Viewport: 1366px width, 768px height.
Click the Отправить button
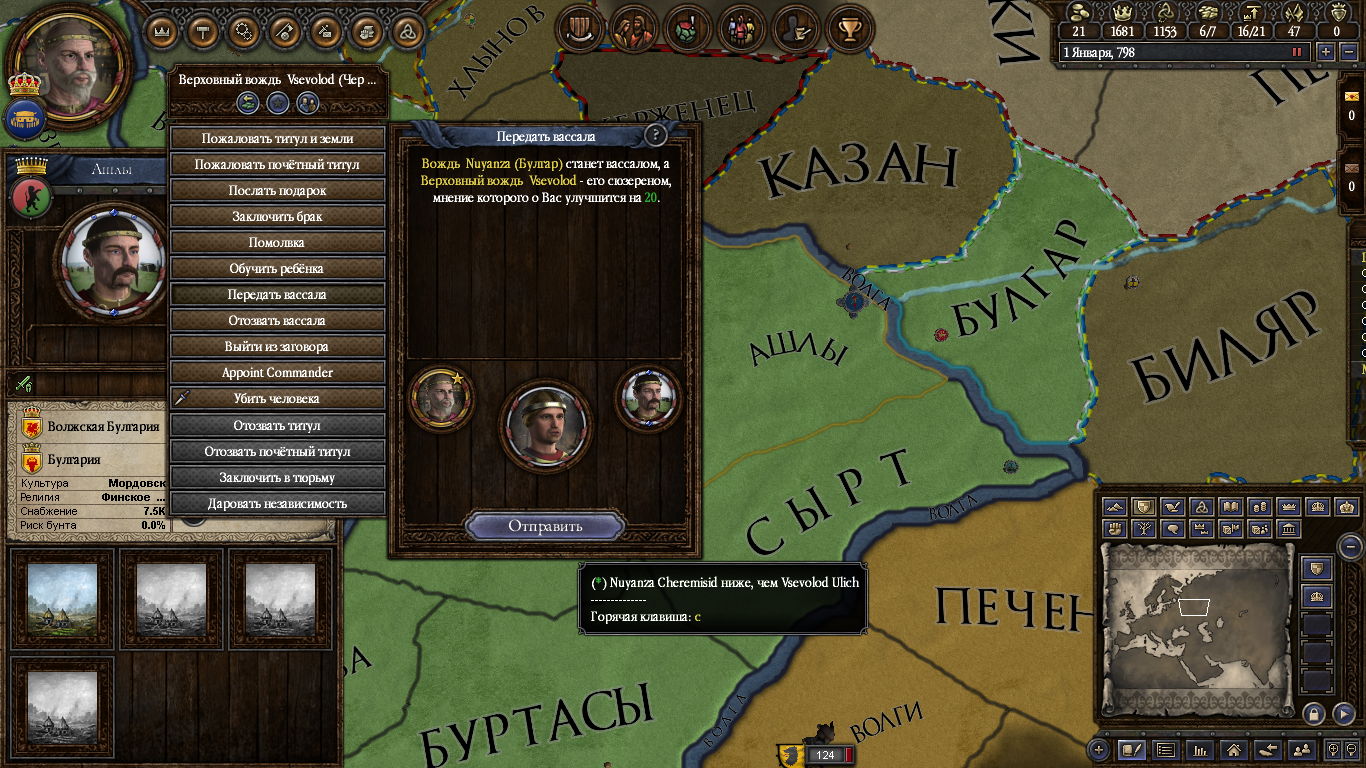545,526
